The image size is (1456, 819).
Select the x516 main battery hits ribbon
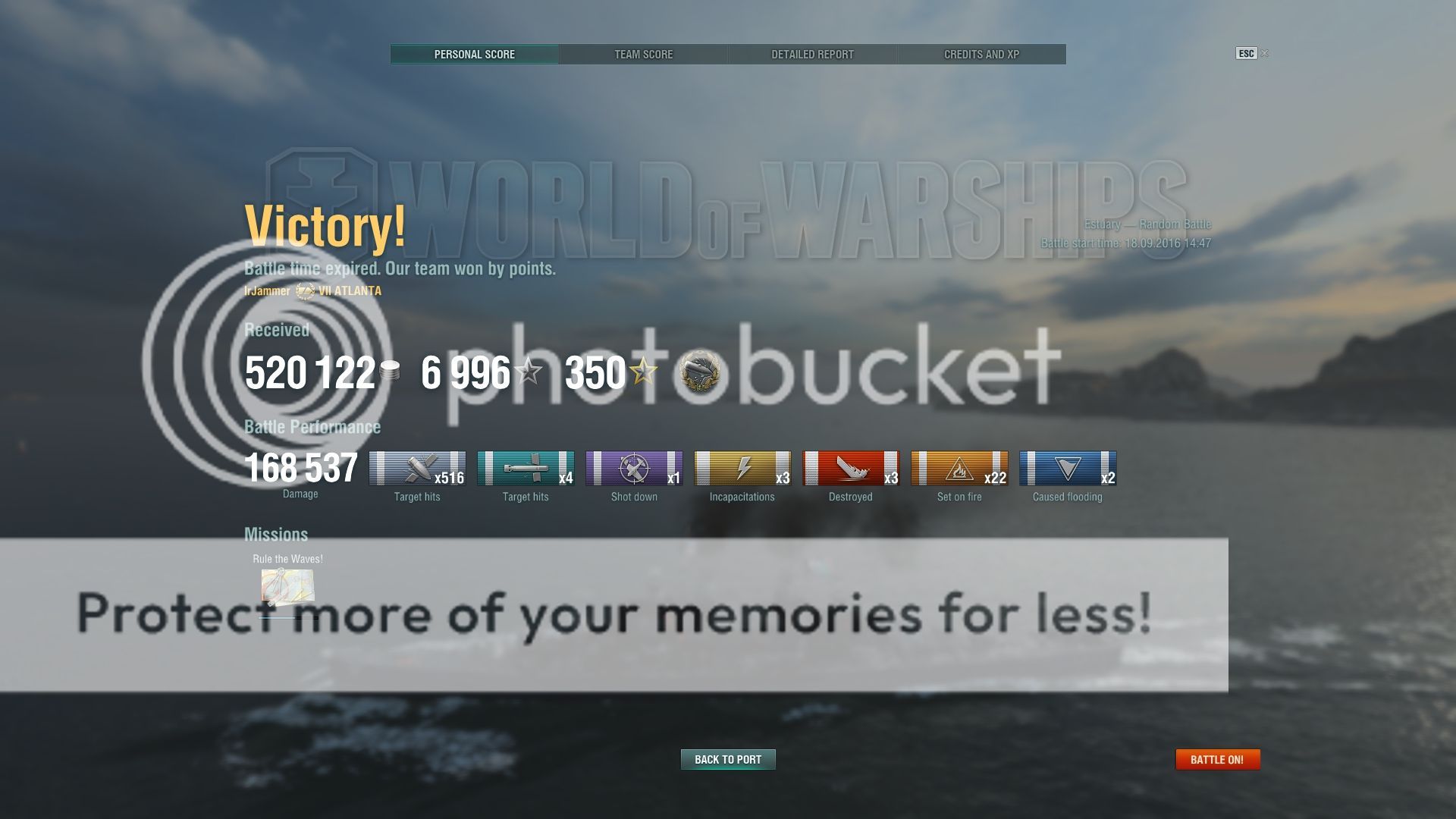pyautogui.click(x=417, y=468)
